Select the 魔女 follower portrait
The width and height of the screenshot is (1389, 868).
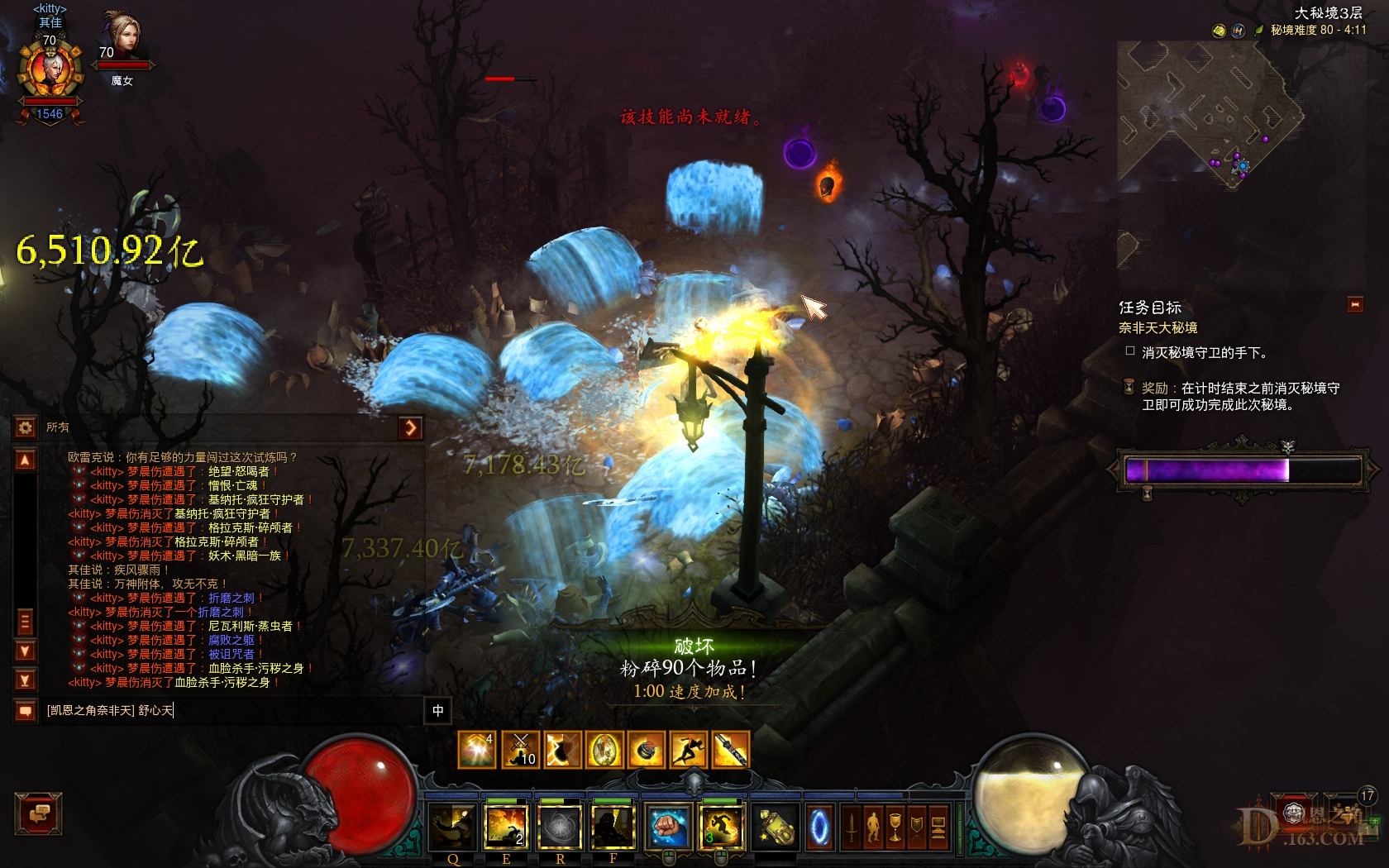[122, 37]
